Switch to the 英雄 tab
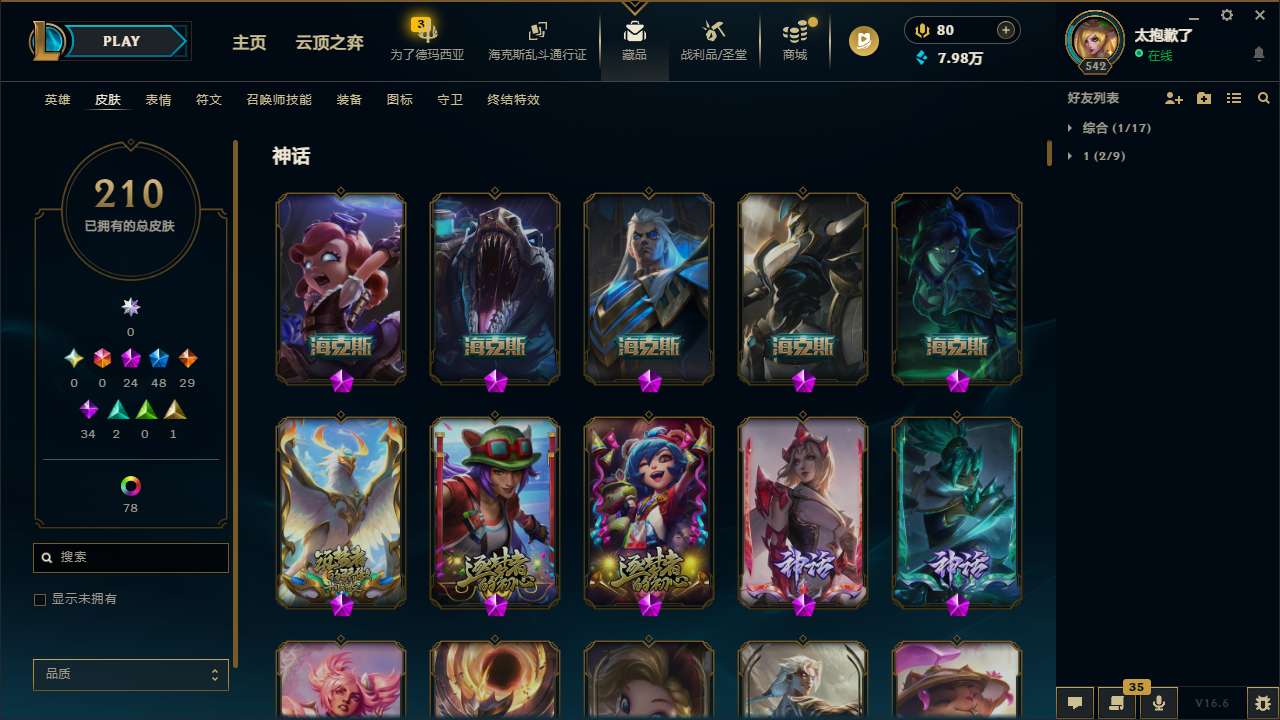Screen dimensions: 1280x720 (57, 100)
